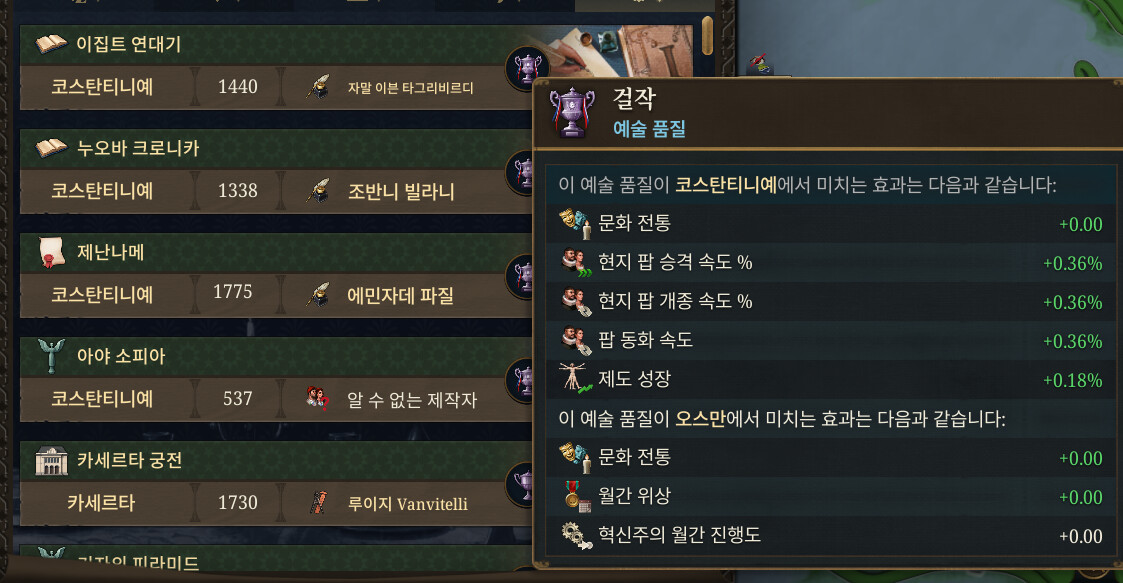Image resolution: width=1123 pixels, height=583 pixels.
Task: Select the 아야 소피아 artwork entry
Action: pyautogui.click(x=121, y=356)
